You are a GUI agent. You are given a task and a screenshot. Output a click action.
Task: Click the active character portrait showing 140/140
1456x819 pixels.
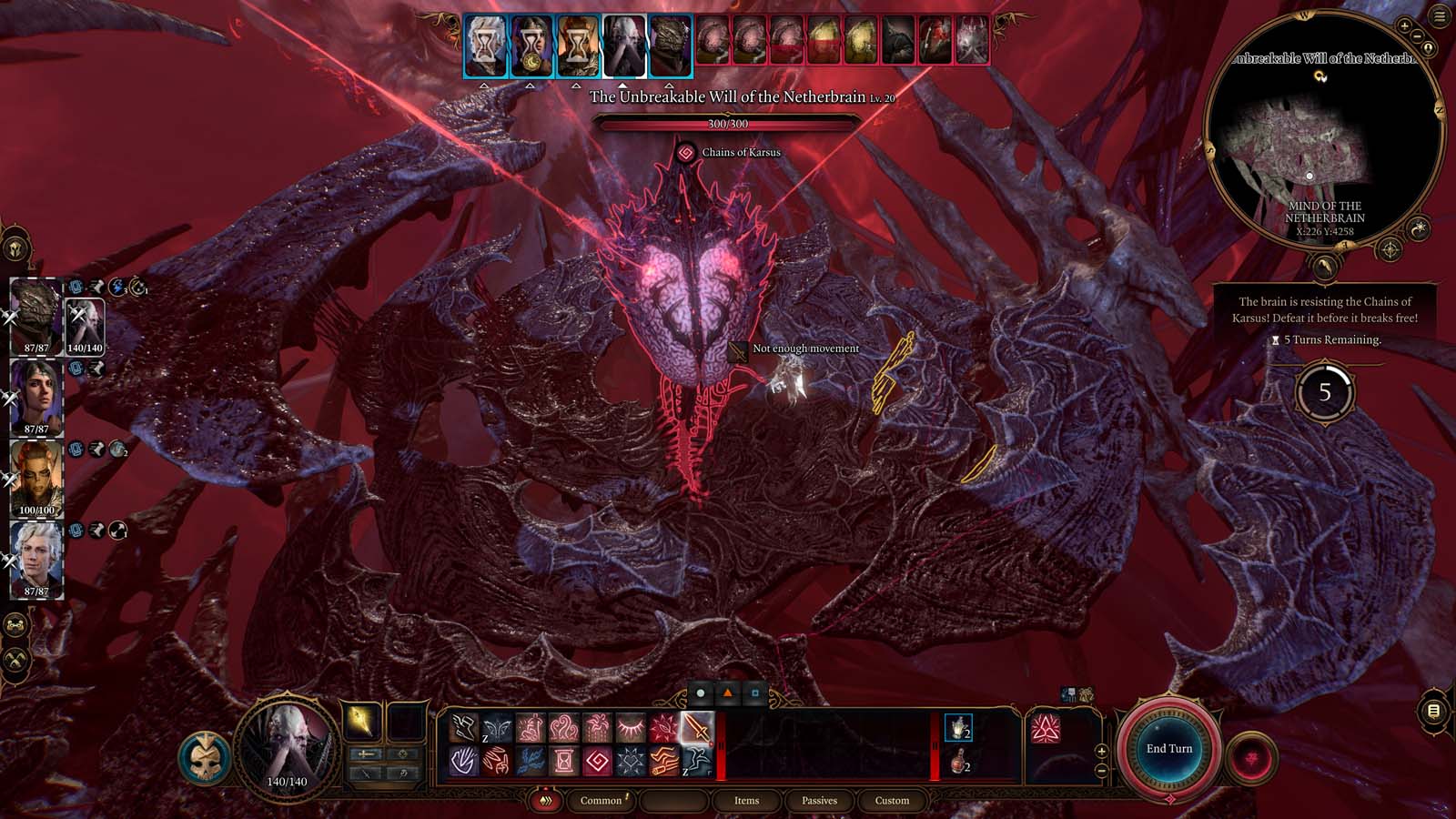point(287,748)
